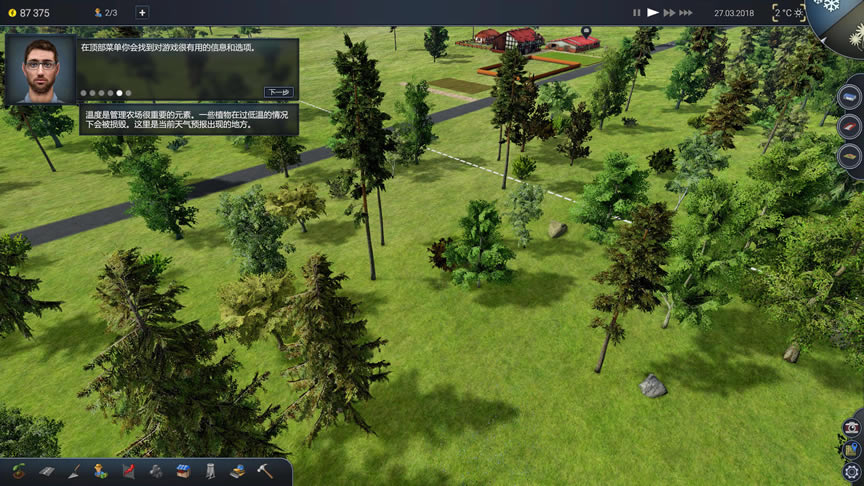Open the market stall shop icon
This screenshot has width=864, height=486.
[x=183, y=471]
